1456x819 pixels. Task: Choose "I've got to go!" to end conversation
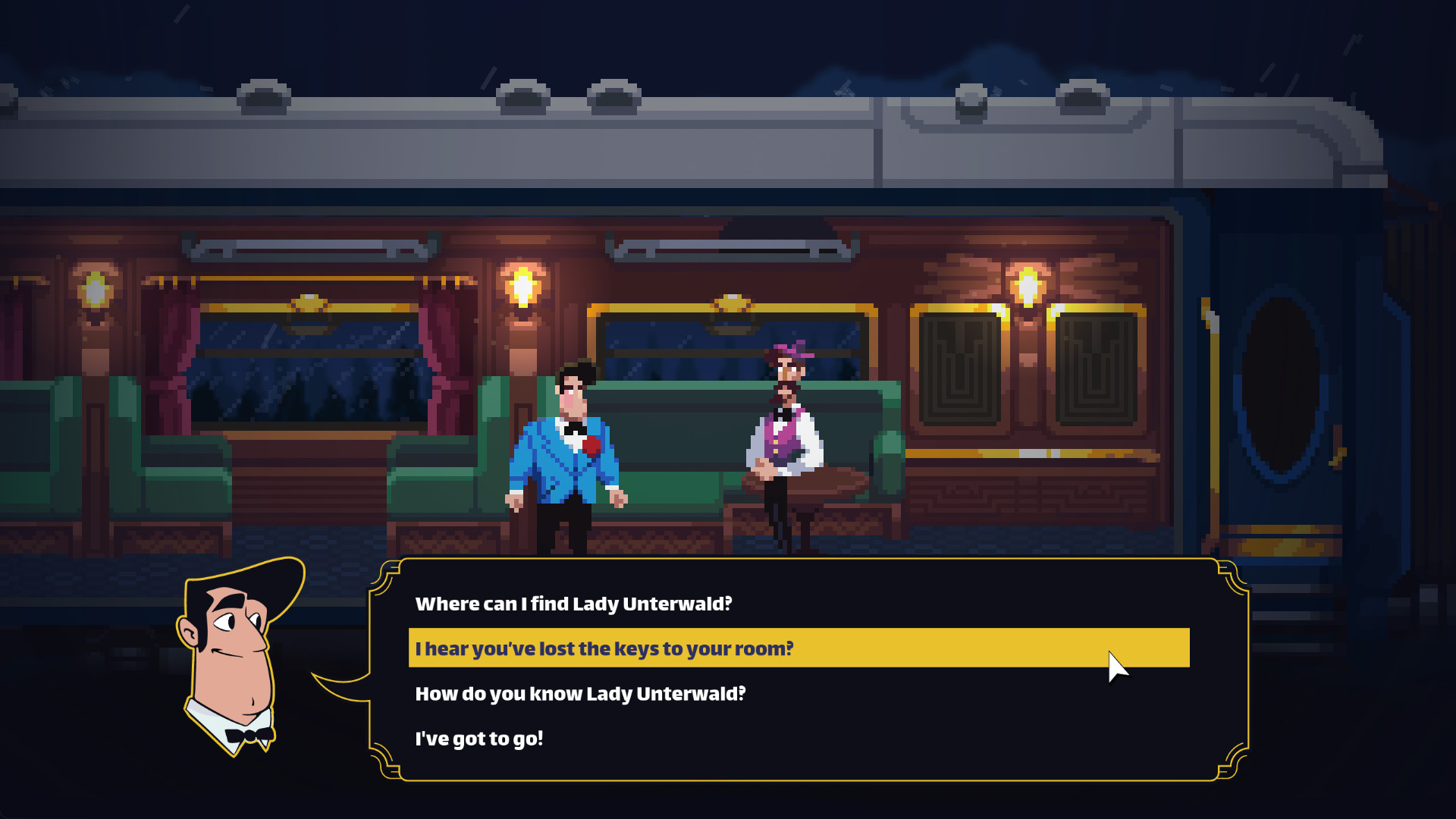481,736
